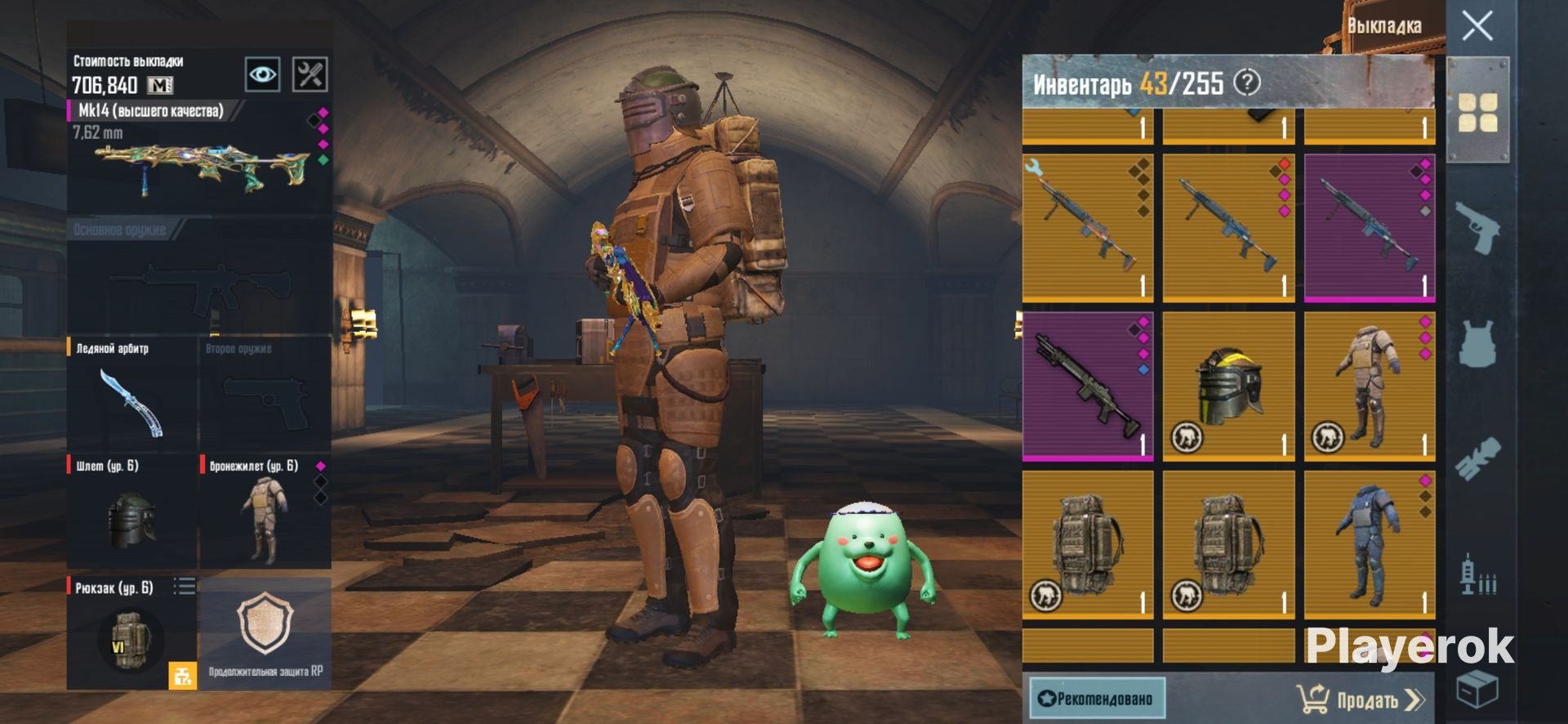Screen dimensions: 1568x724
Task: Close the loadout screen
Action: [1477, 26]
